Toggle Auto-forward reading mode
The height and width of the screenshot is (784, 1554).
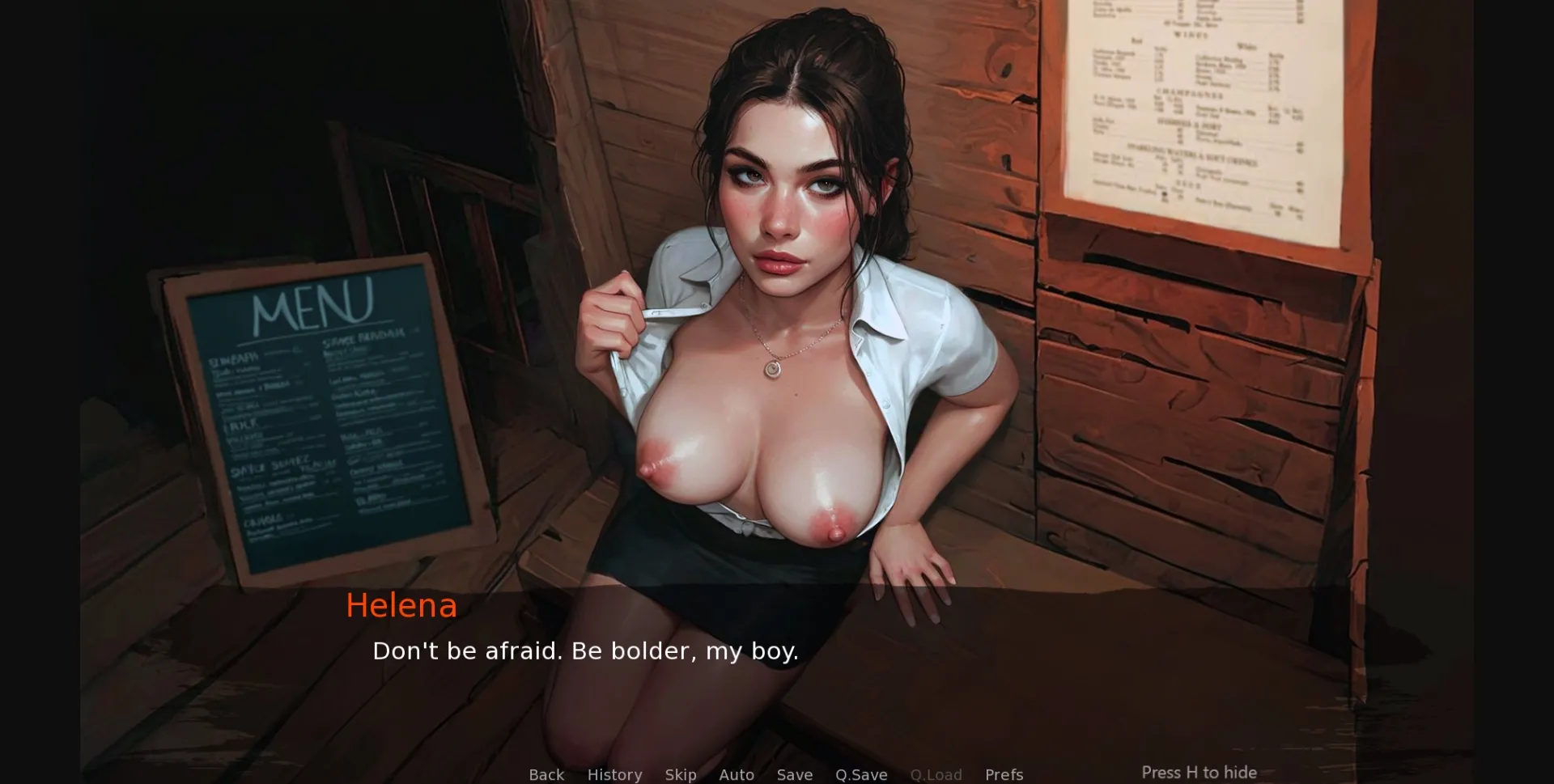(736, 774)
